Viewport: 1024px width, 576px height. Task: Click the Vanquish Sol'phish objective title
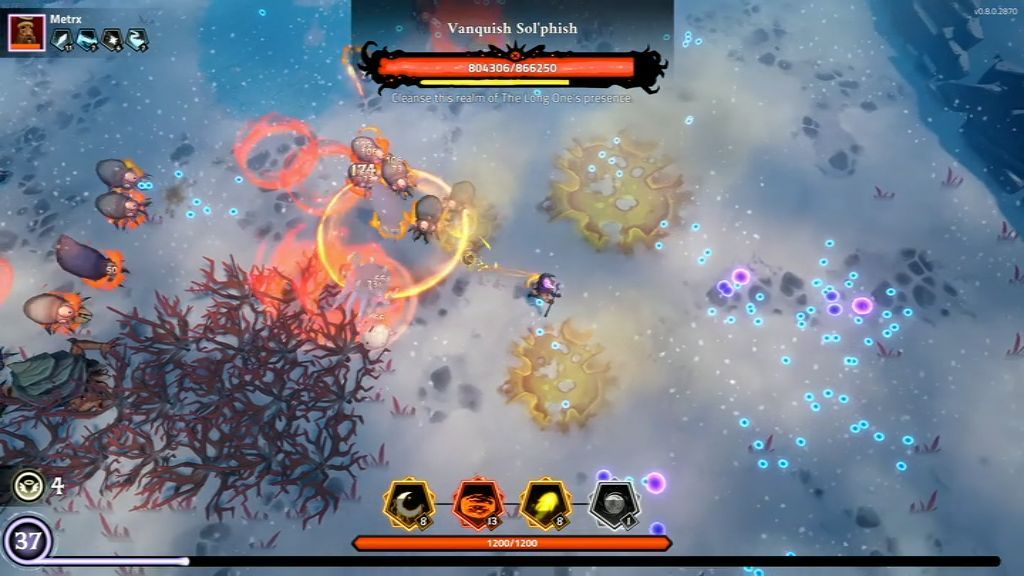(512, 28)
